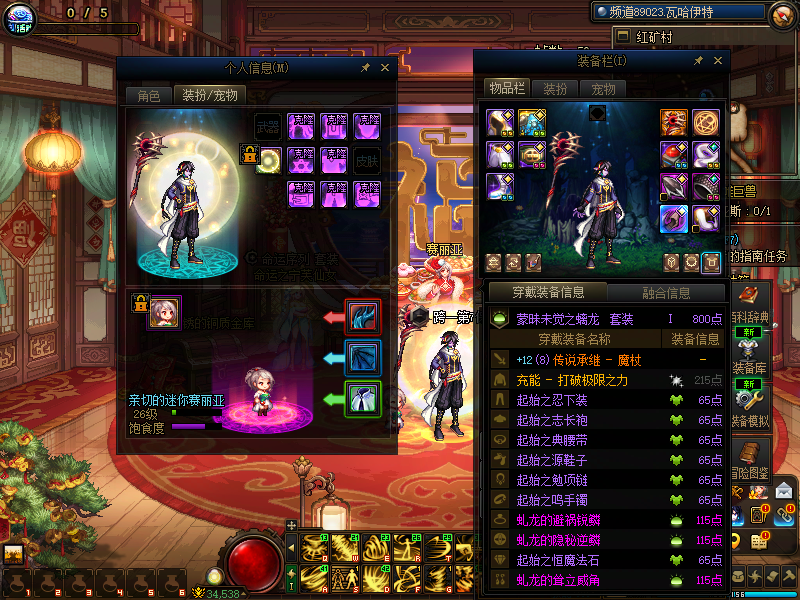
Task: Close the 装备栏 equipment window
Action: pyautogui.click(x=717, y=61)
